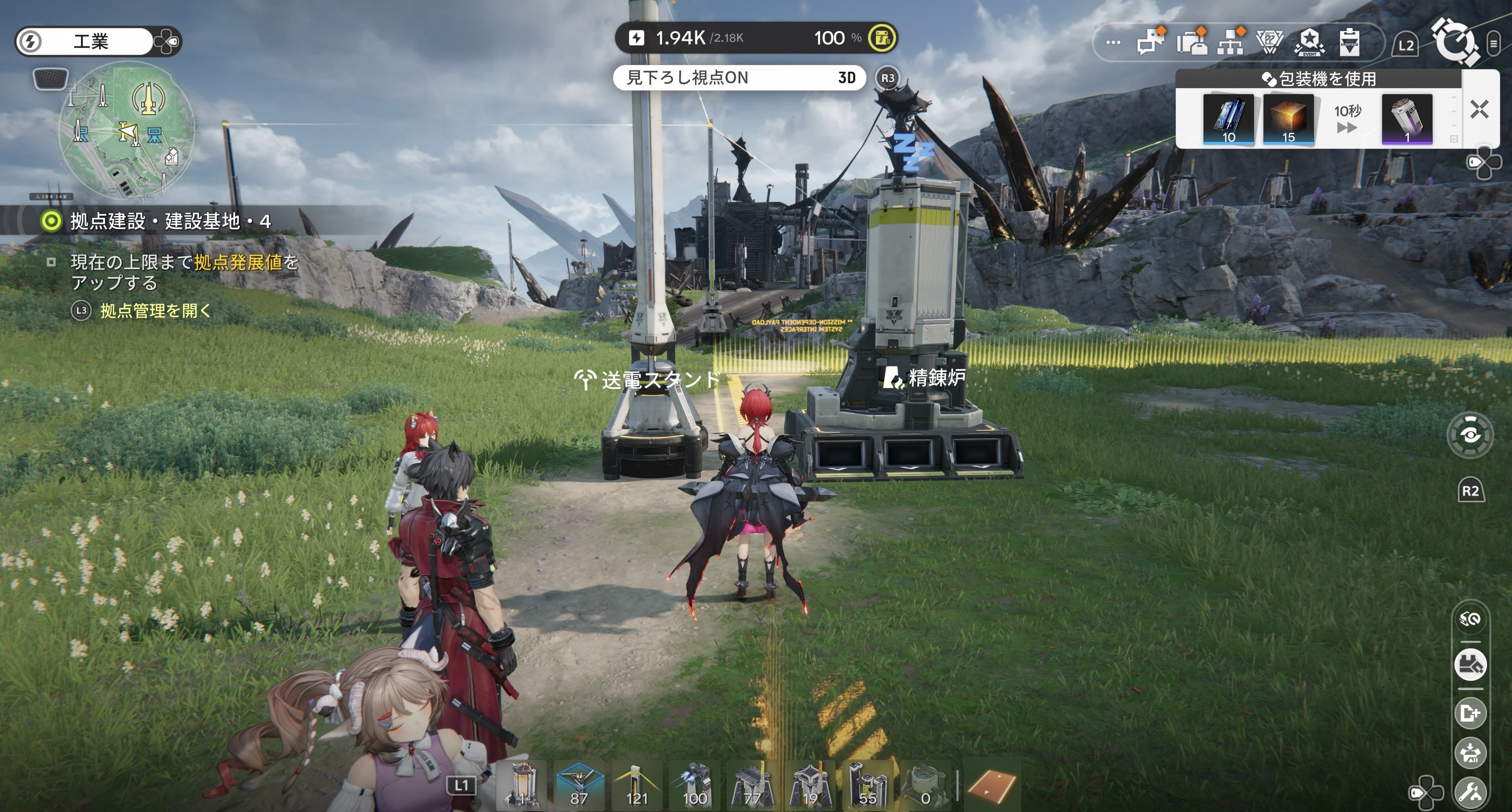Select the 工業 industry mode pill

91,41
